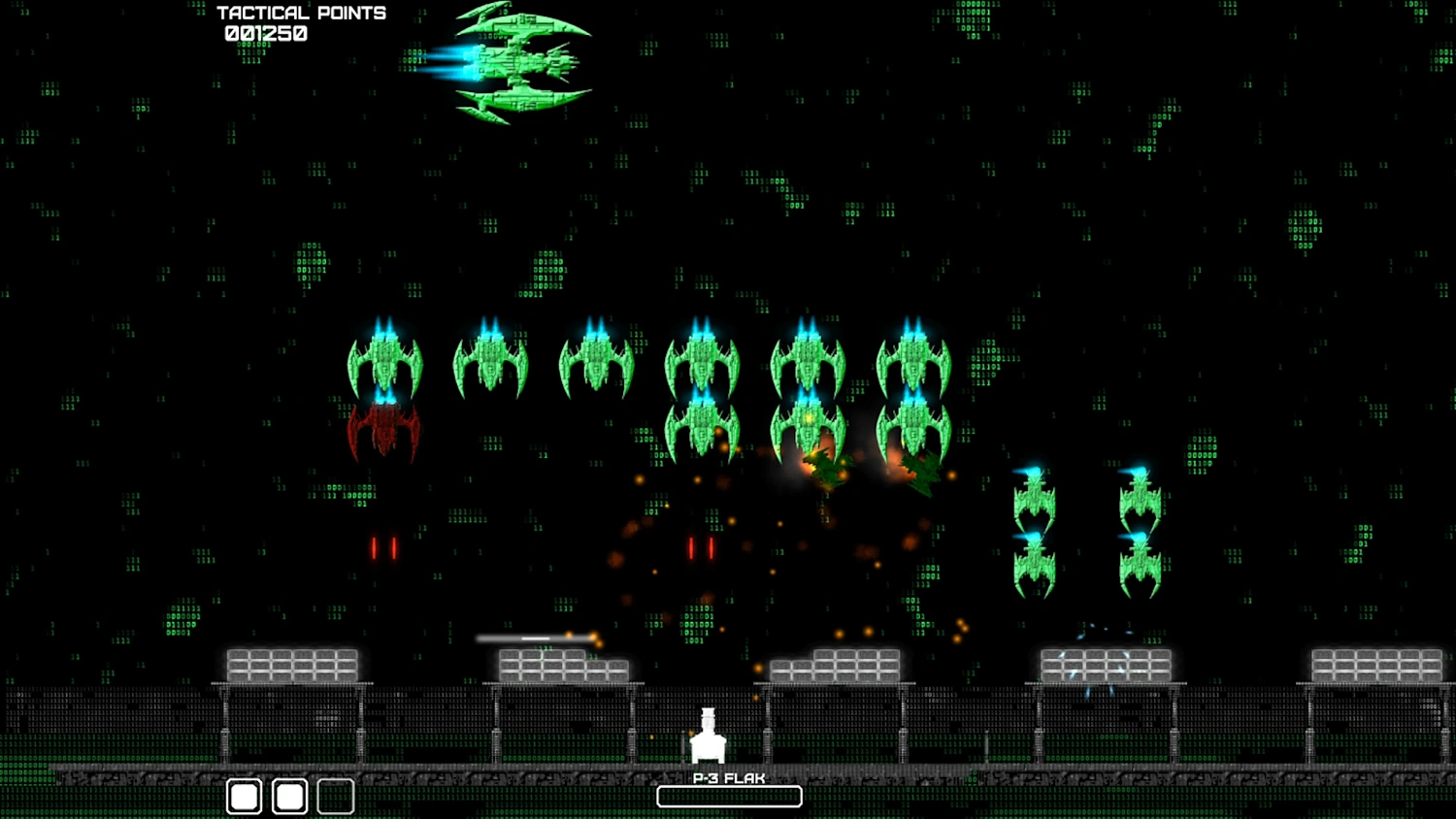Click the white P-3 Flak ammo bar

tap(729, 796)
